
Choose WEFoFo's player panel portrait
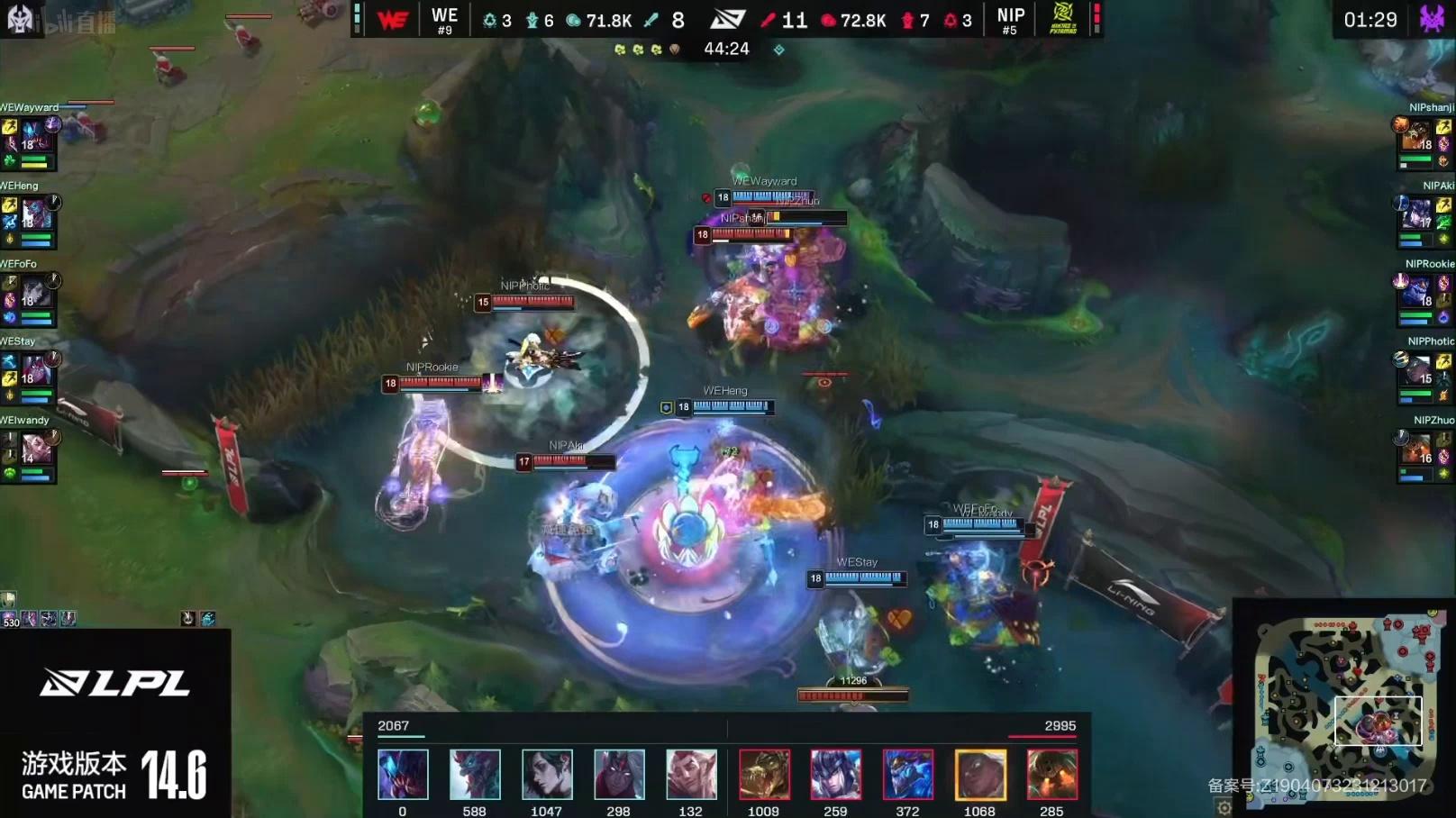coord(38,293)
